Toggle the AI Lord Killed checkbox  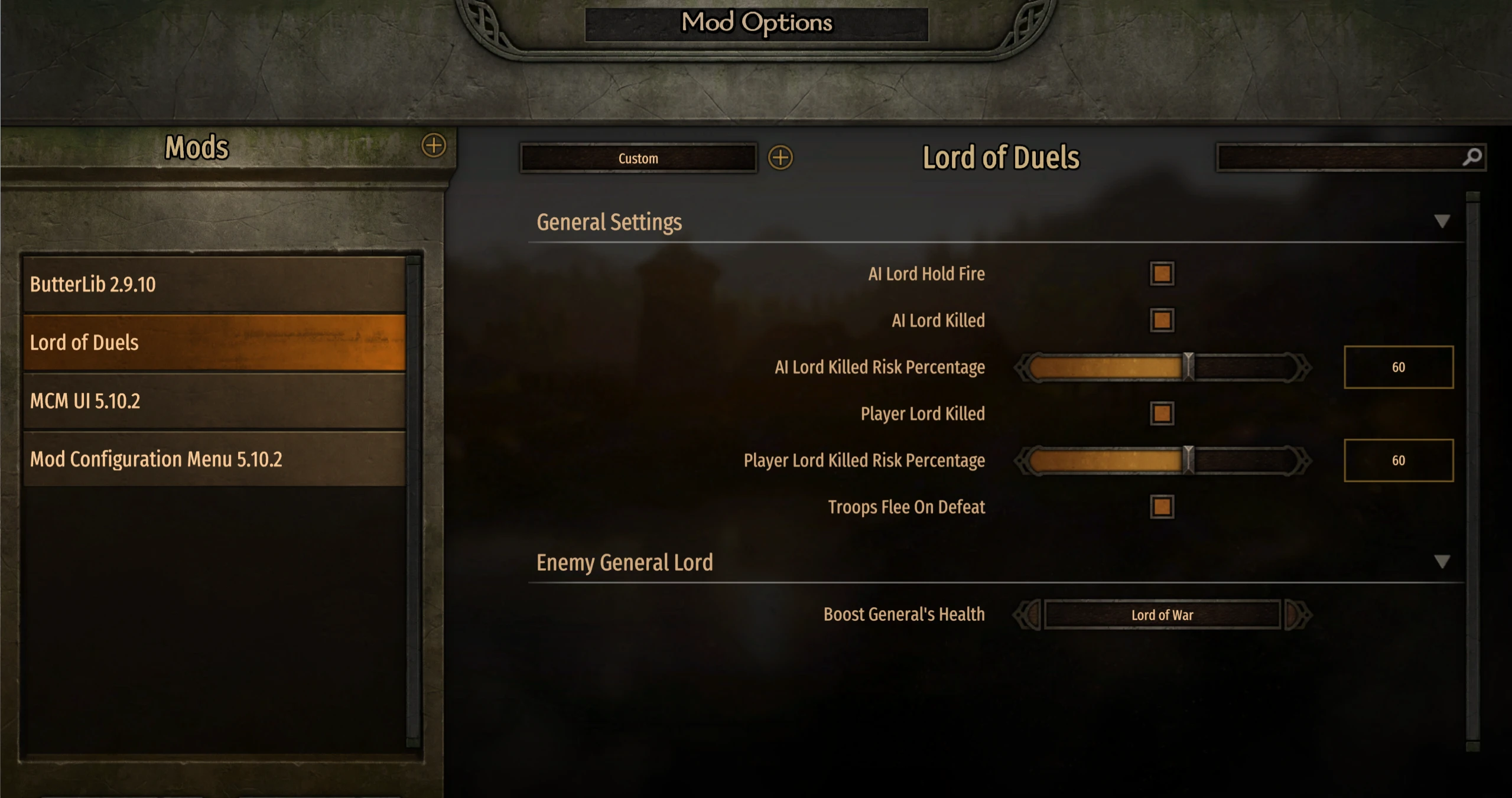1162,321
